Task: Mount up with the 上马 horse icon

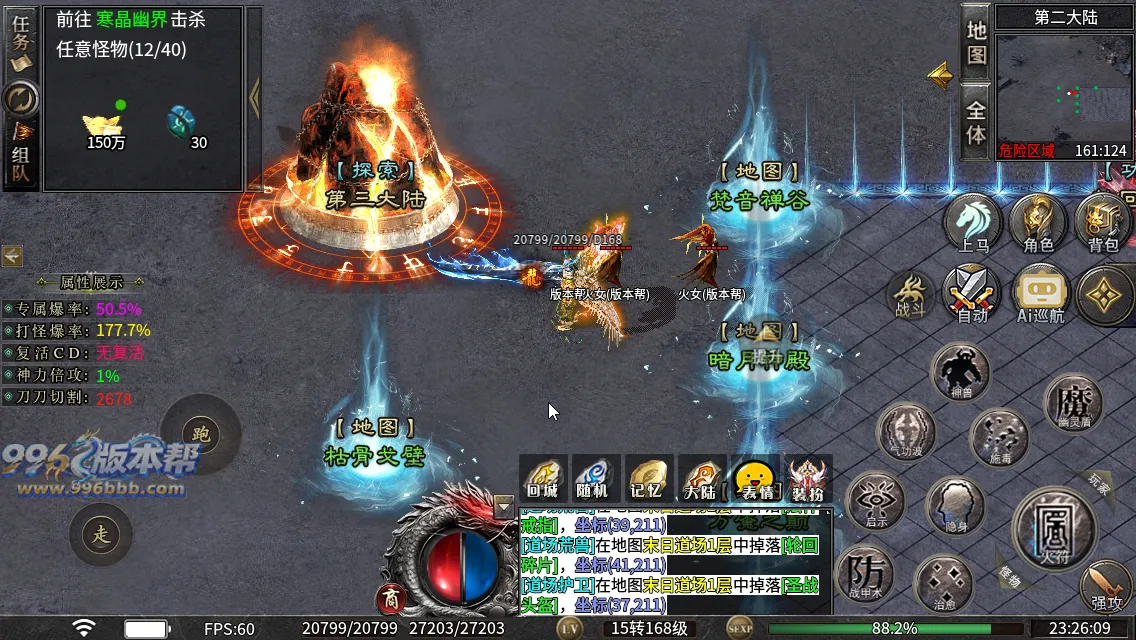Action: (x=973, y=223)
